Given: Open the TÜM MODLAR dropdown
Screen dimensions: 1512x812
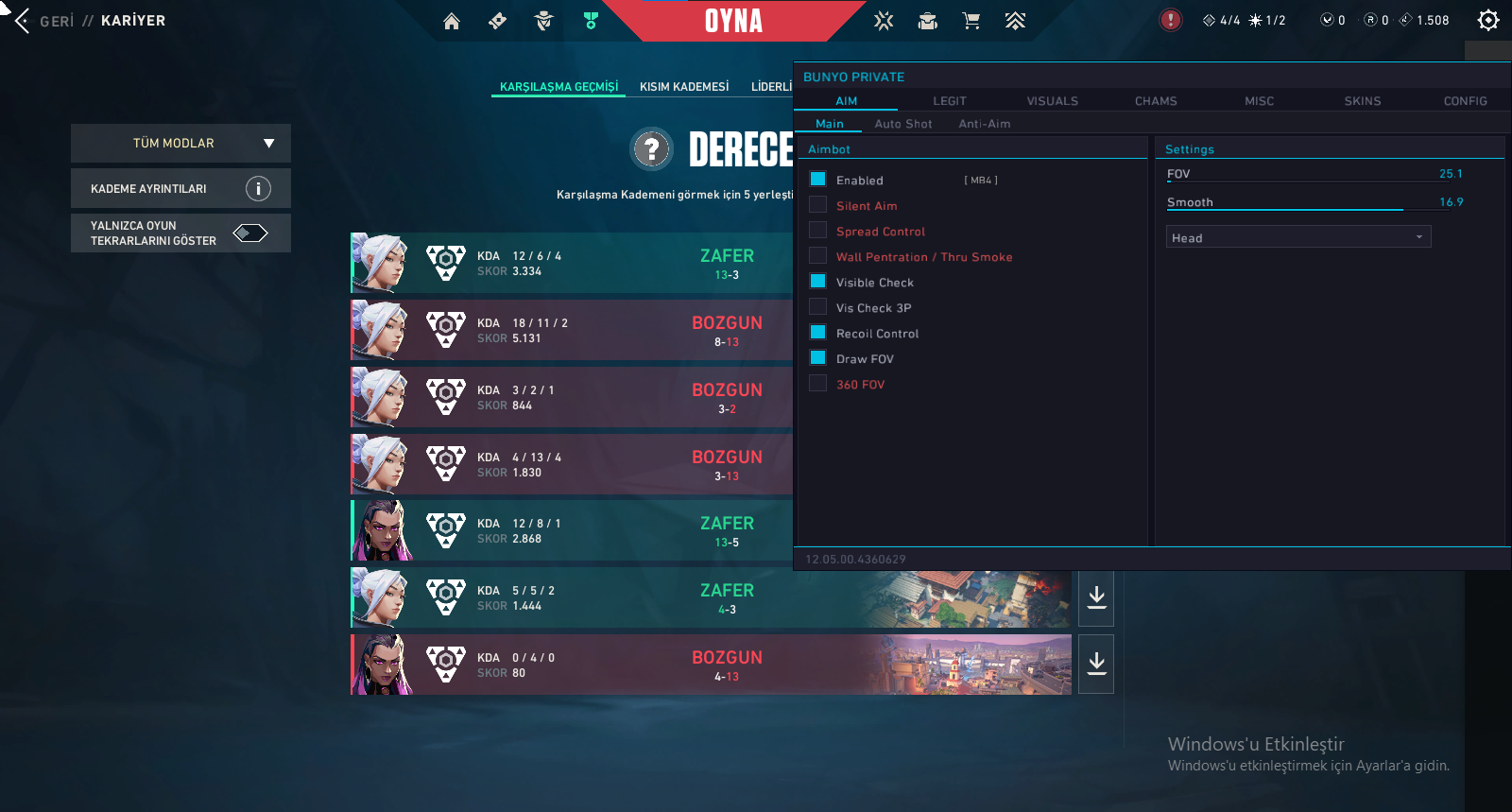Looking at the screenshot, I should point(180,144).
